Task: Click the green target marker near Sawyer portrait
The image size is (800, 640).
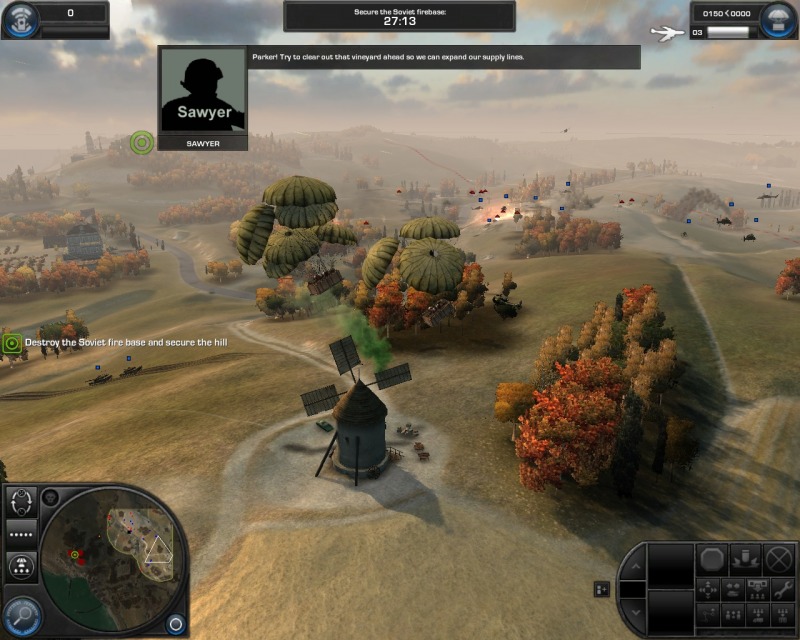Action: click(142, 143)
